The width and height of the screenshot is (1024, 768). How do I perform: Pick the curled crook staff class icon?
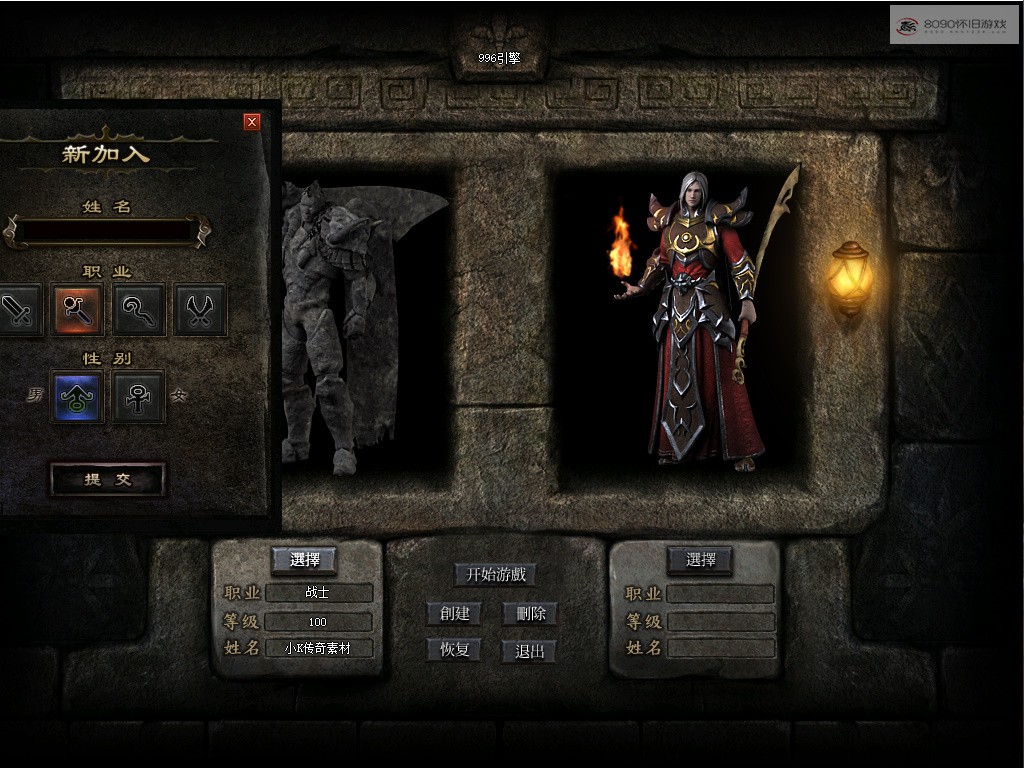pos(139,310)
